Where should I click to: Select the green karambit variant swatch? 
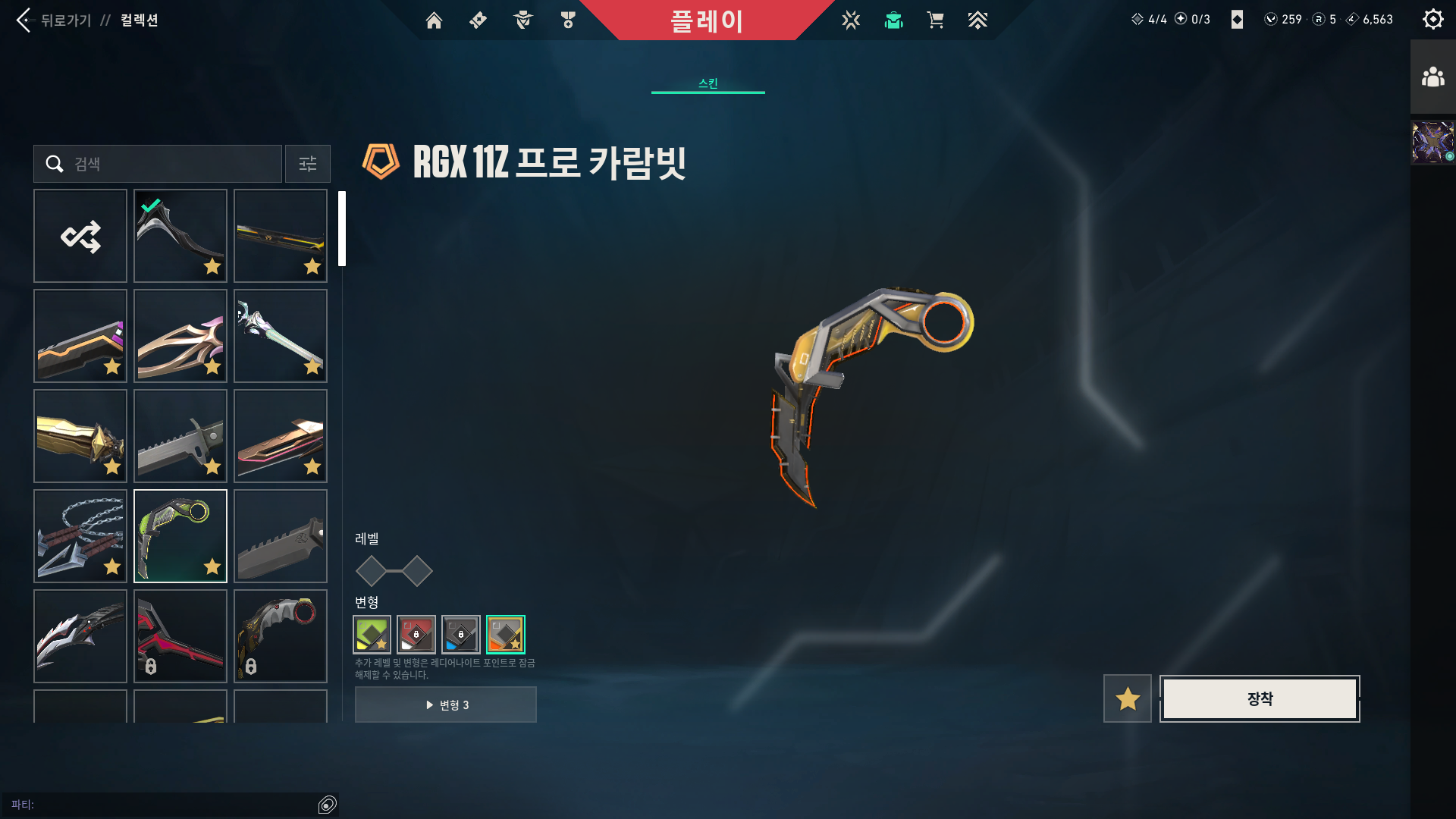pos(371,635)
